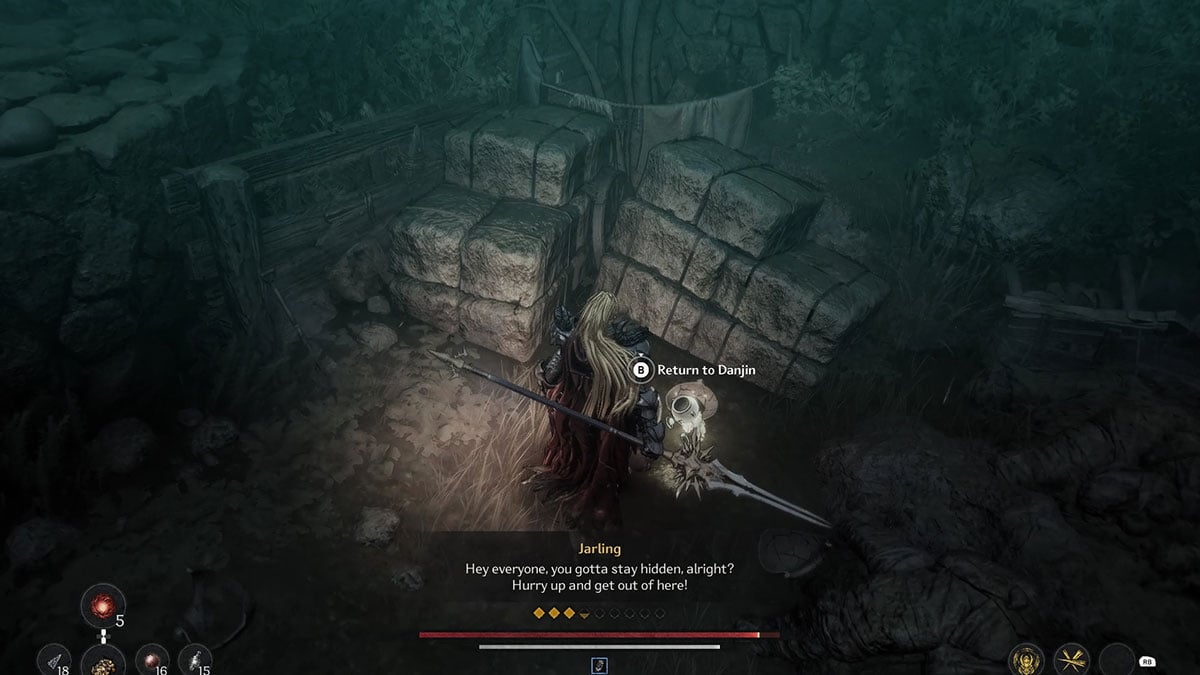
Task: Activate the golden scarab crest skill
Action: point(1026,660)
